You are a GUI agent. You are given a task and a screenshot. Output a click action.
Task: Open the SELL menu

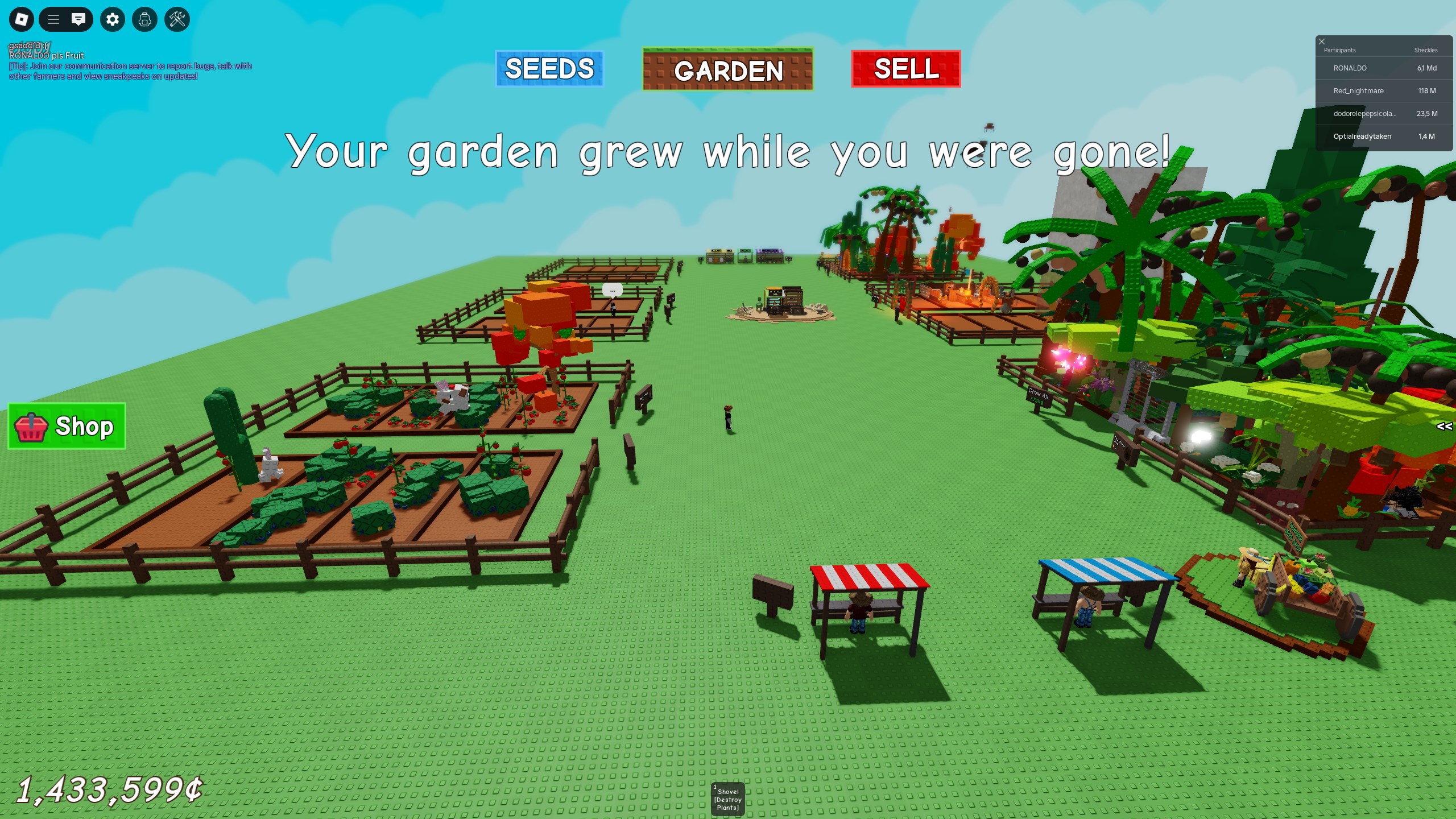pos(905,69)
